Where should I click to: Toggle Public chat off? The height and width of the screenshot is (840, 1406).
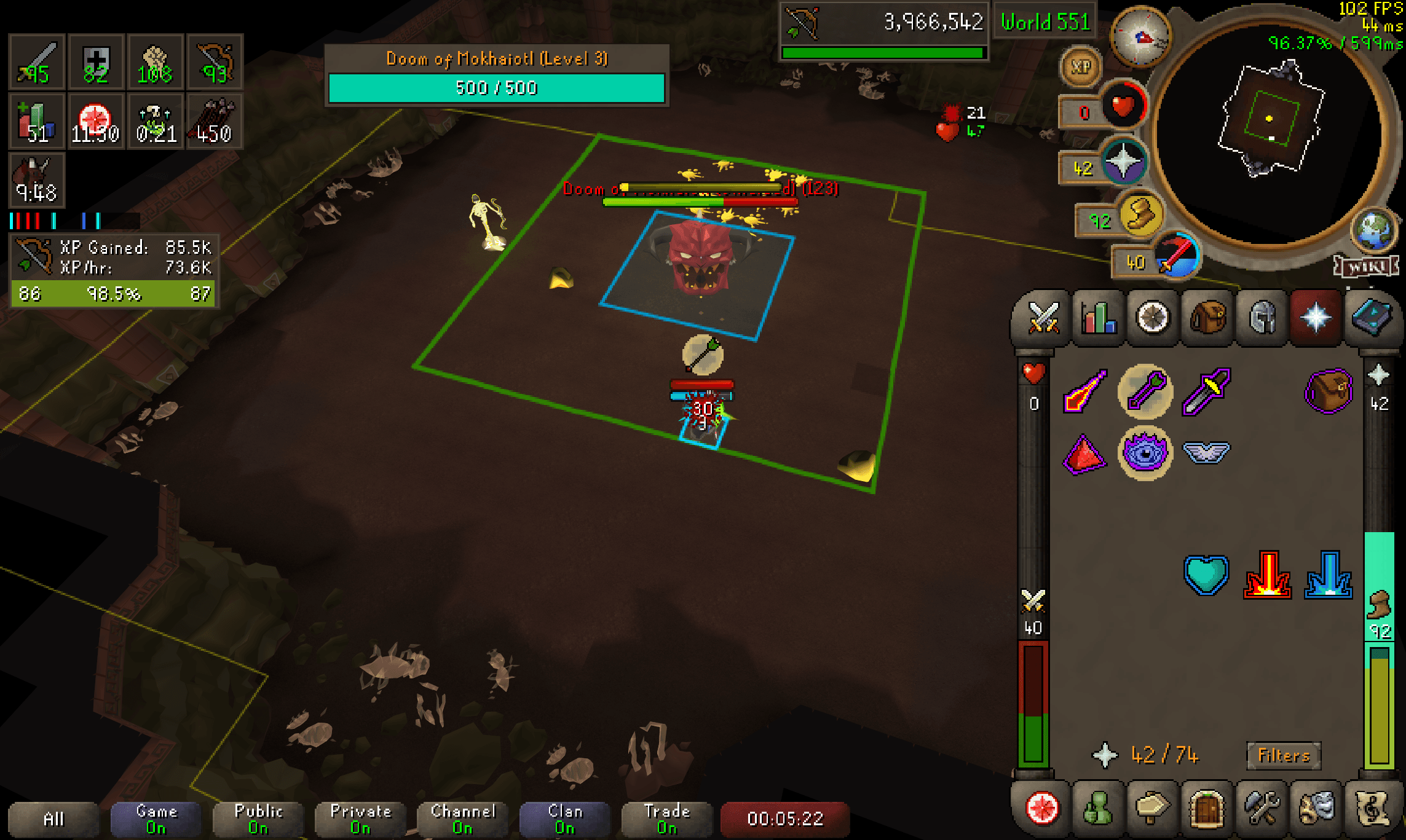(257, 818)
